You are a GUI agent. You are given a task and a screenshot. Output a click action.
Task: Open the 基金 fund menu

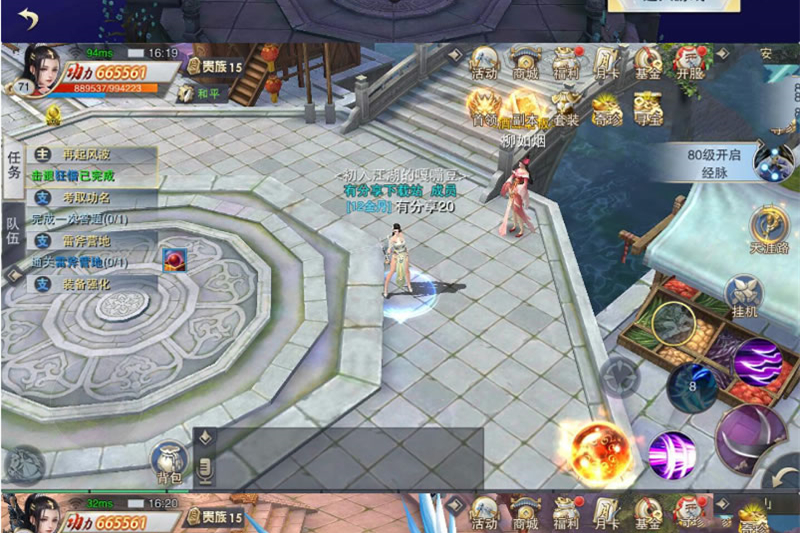coord(647,64)
